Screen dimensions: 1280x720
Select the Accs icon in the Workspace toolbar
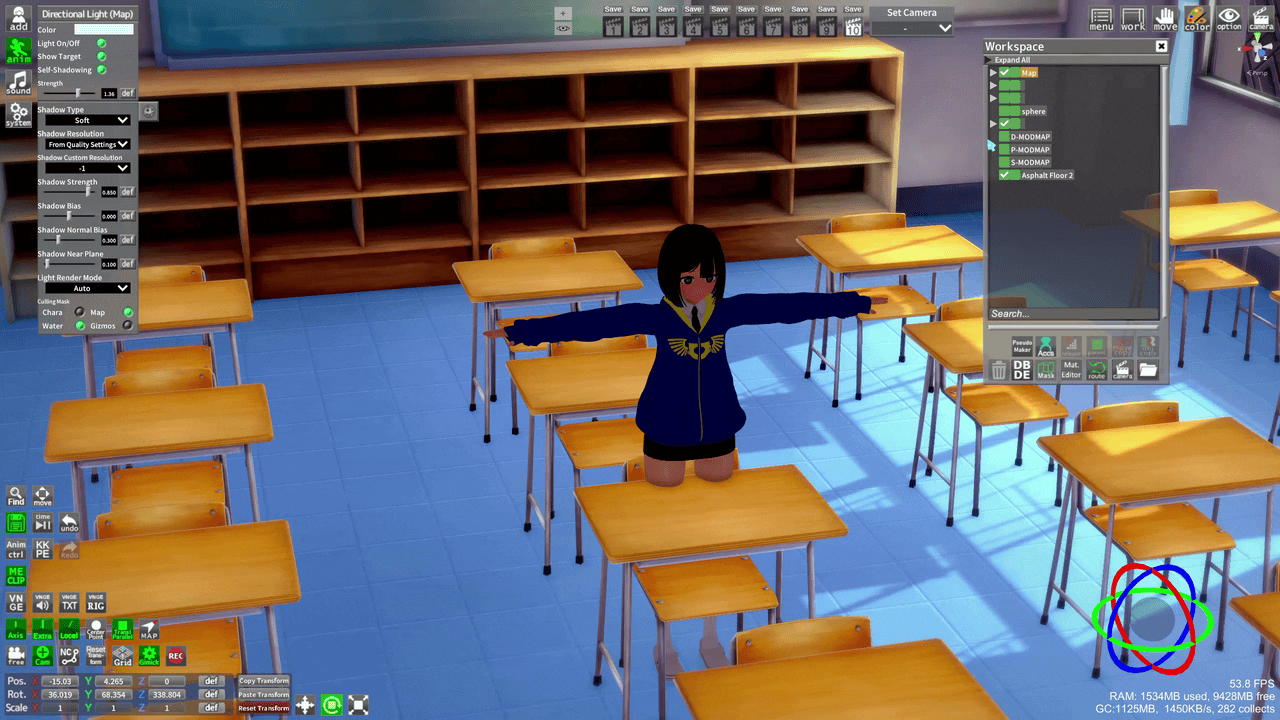point(1046,348)
